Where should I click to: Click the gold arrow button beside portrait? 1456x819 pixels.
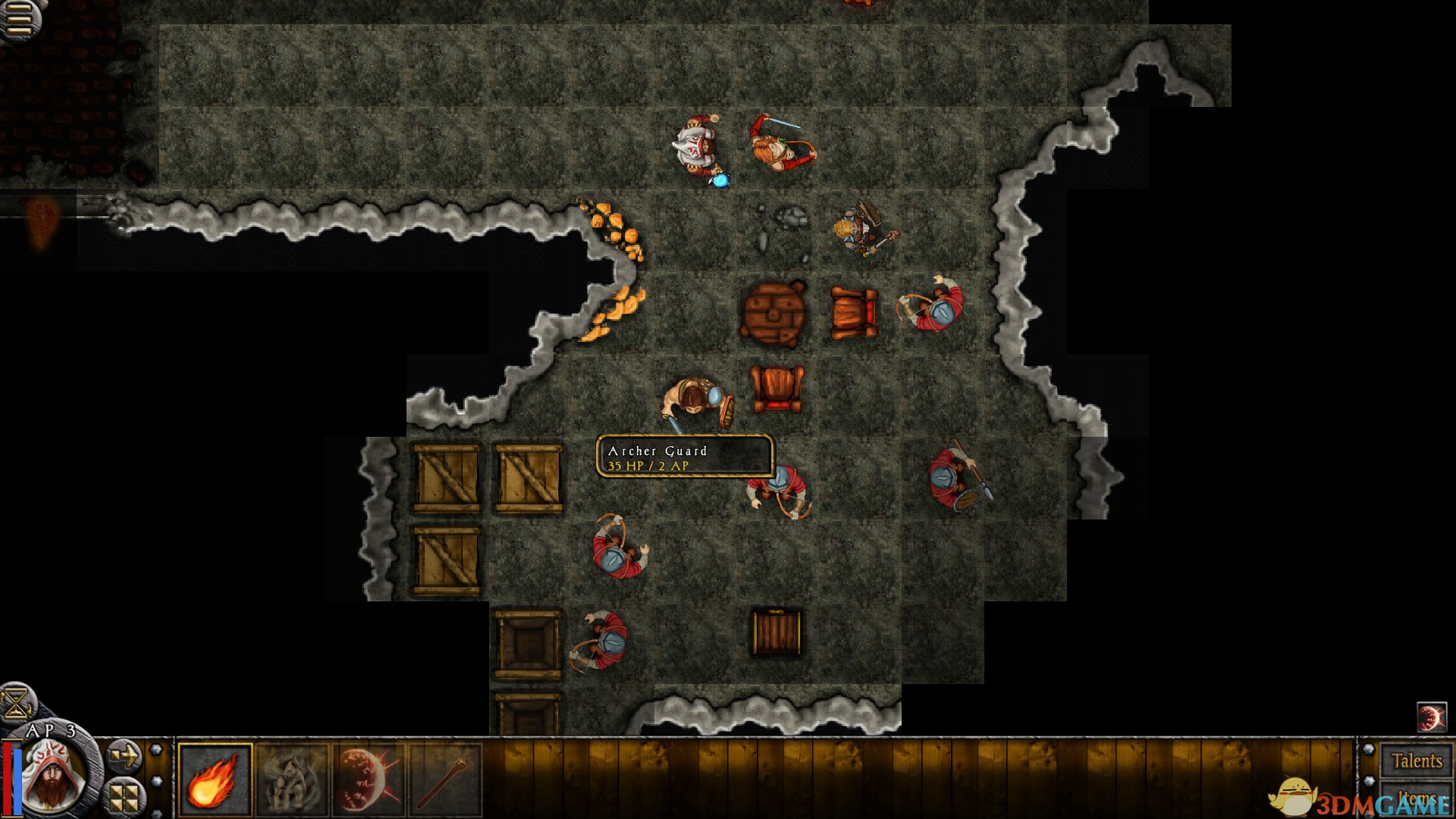(x=123, y=755)
